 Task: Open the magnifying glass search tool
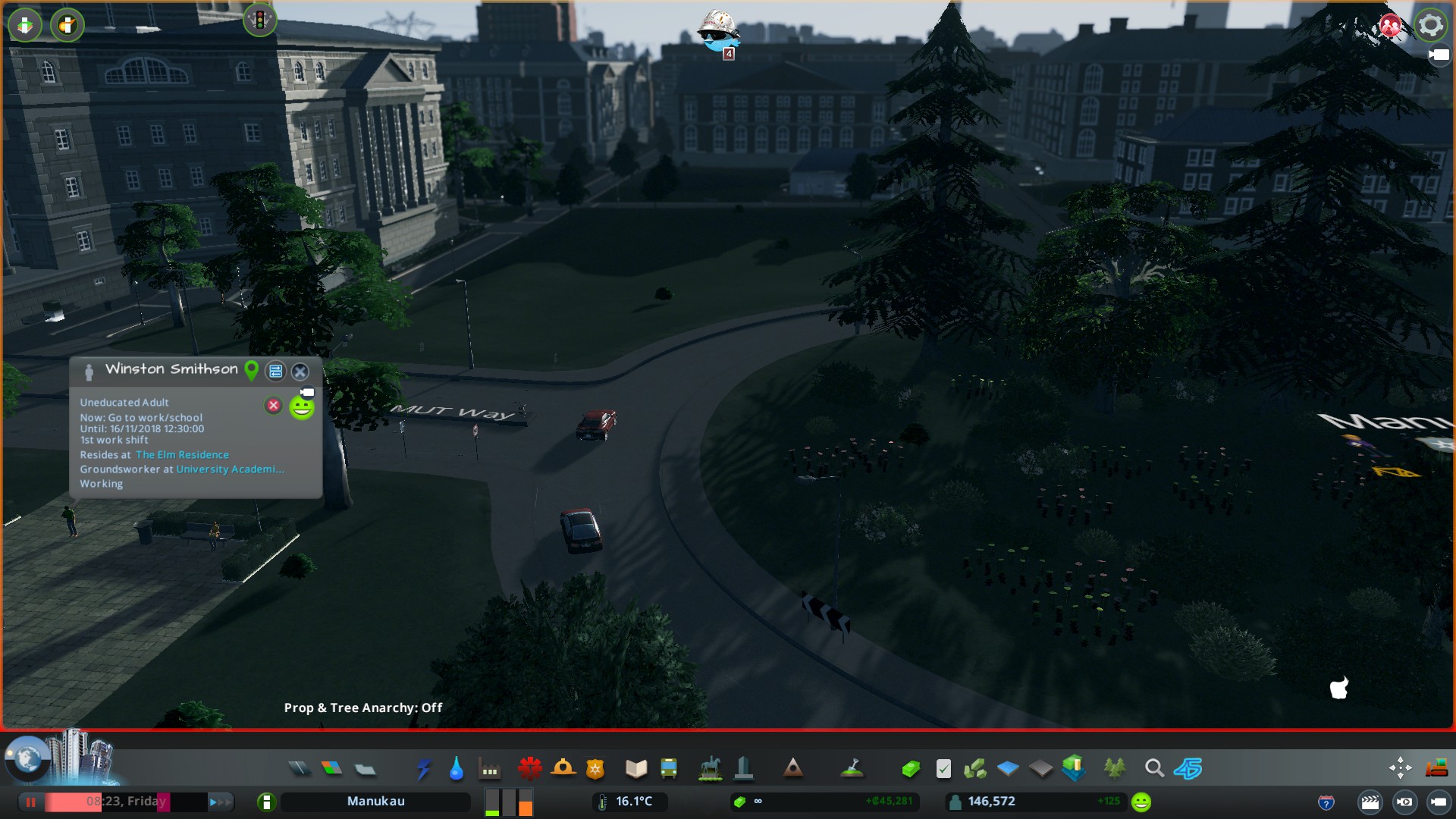tap(1154, 769)
